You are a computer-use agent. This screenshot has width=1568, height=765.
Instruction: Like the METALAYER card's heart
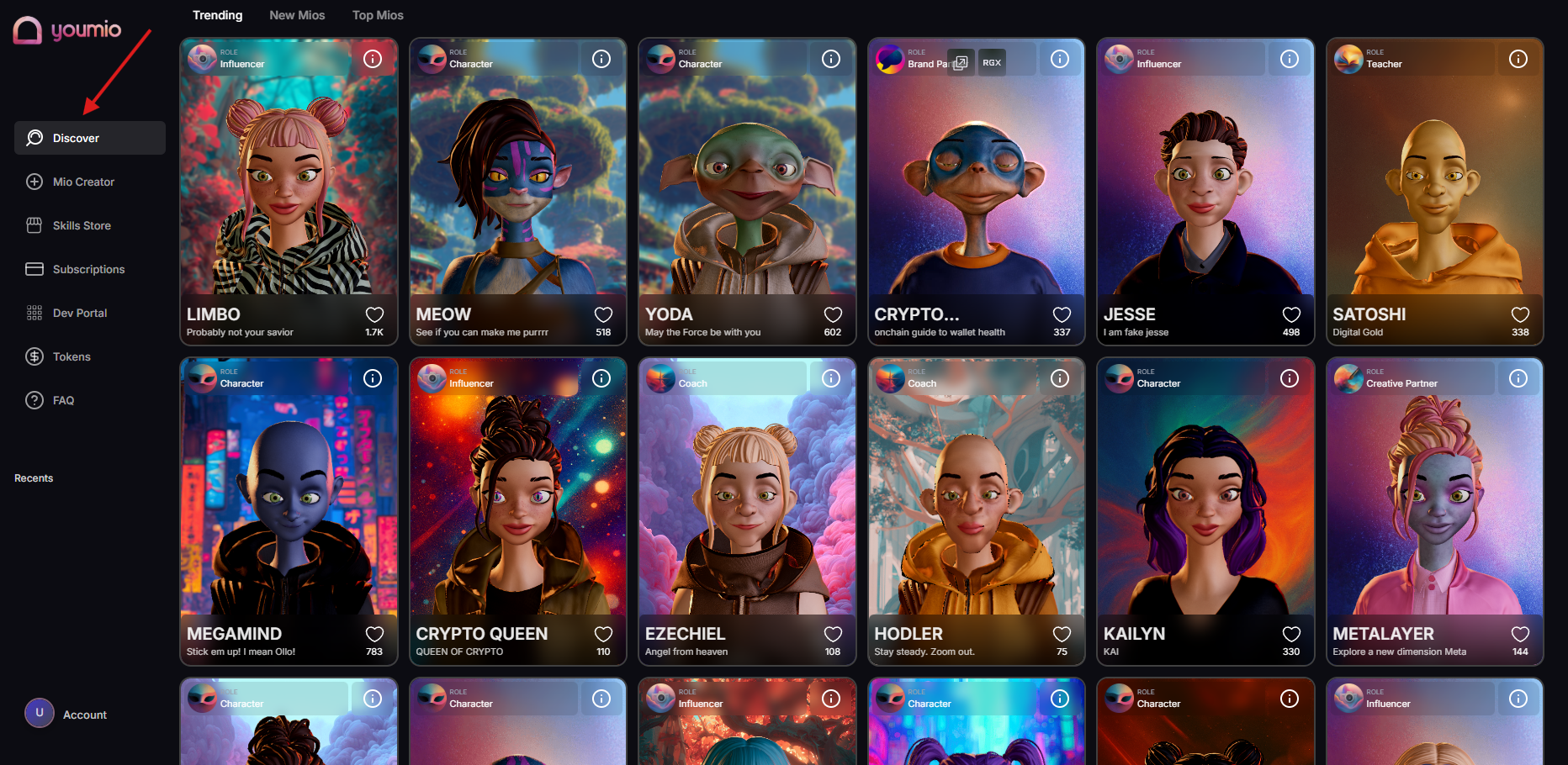pyautogui.click(x=1520, y=635)
